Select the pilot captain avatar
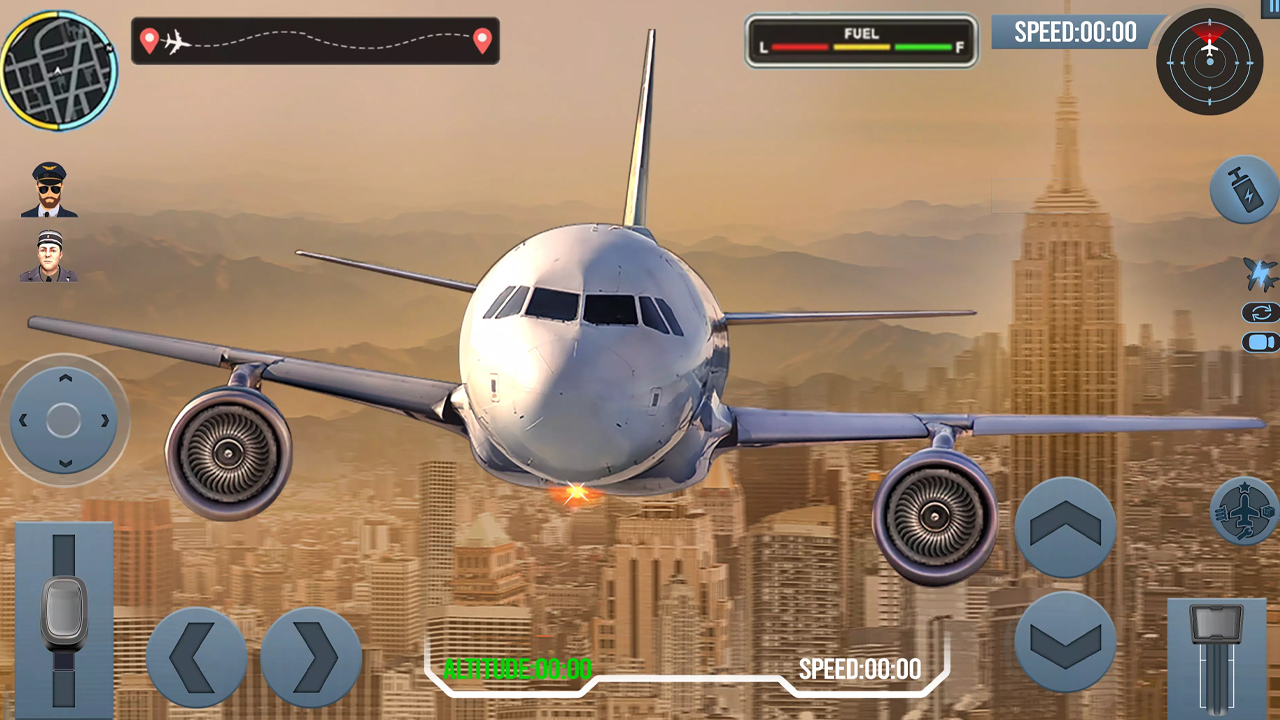Viewport: 1280px width, 720px height. [48, 190]
